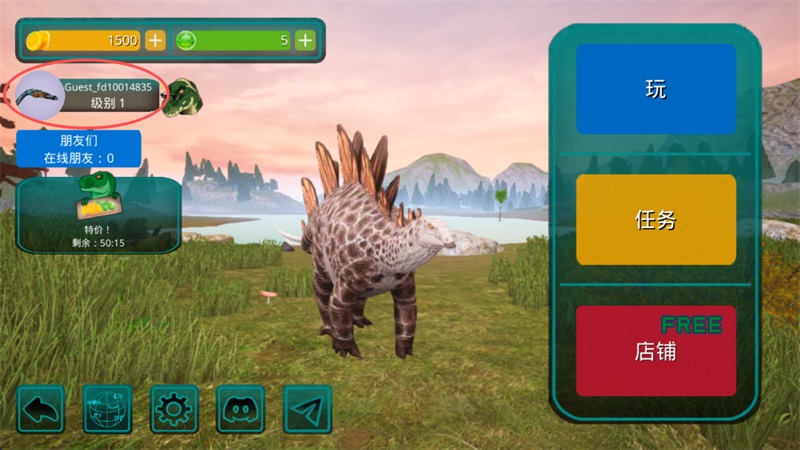800x450 pixels.
Task: Open the gear settings menu
Action: [x=174, y=409]
